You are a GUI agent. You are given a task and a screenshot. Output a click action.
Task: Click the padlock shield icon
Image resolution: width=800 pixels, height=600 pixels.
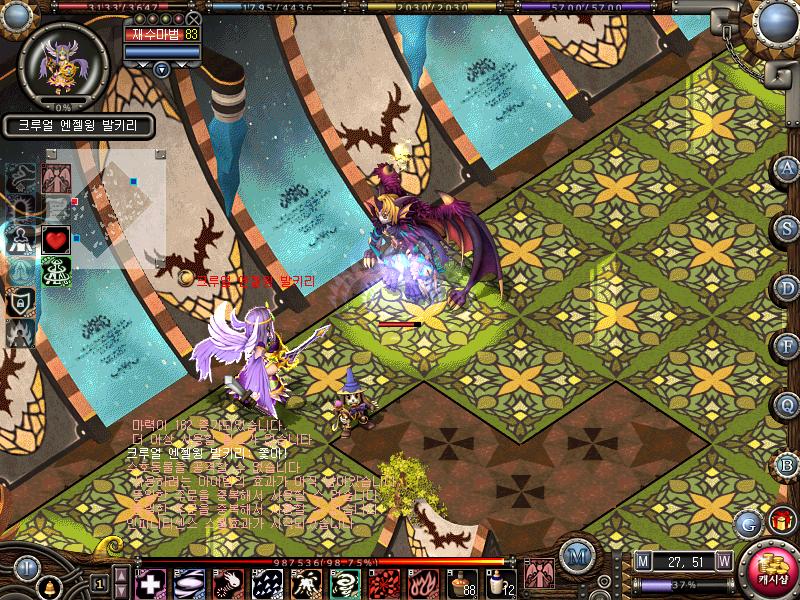[x=18, y=301]
